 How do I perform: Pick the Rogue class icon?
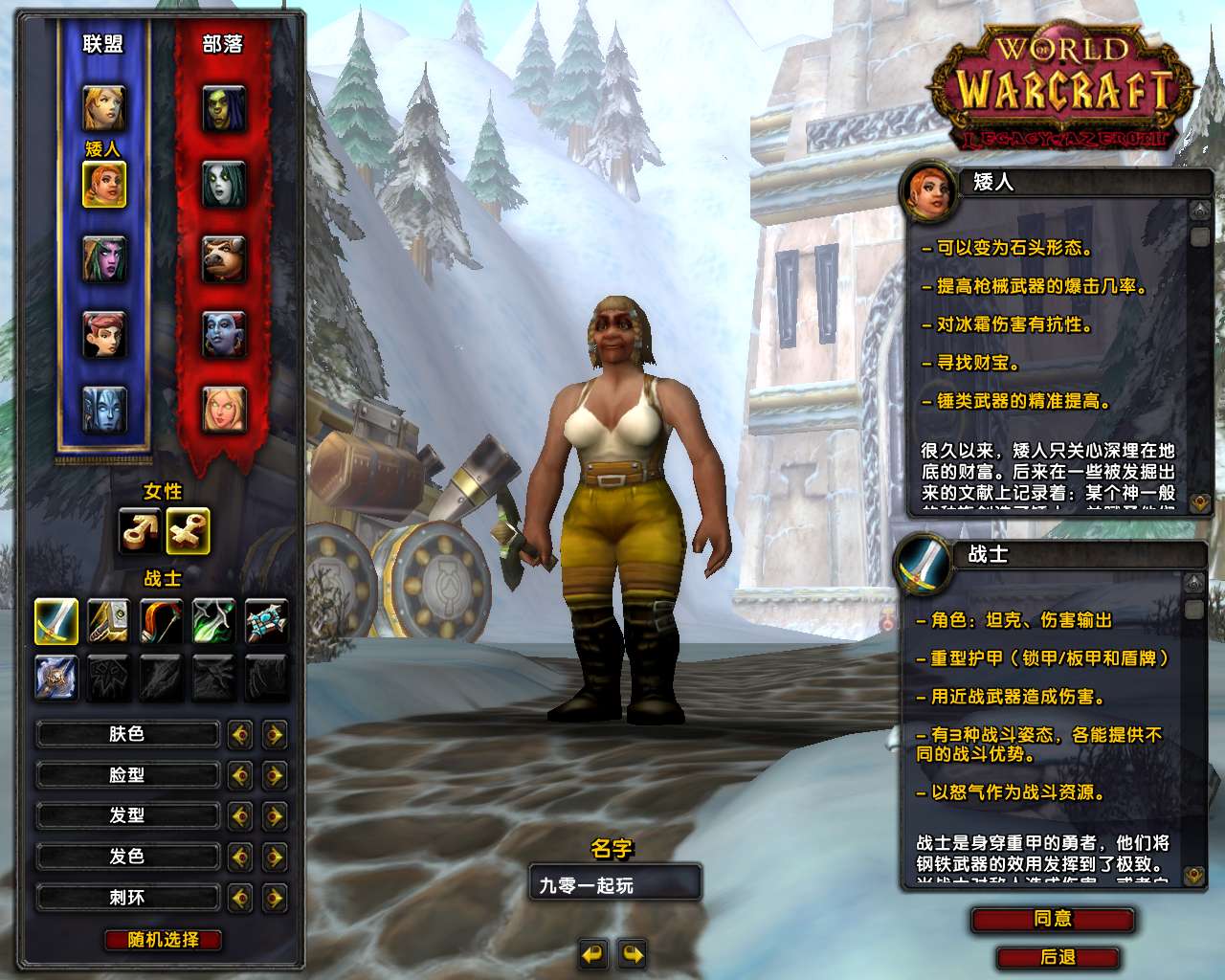pyautogui.click(x=213, y=621)
